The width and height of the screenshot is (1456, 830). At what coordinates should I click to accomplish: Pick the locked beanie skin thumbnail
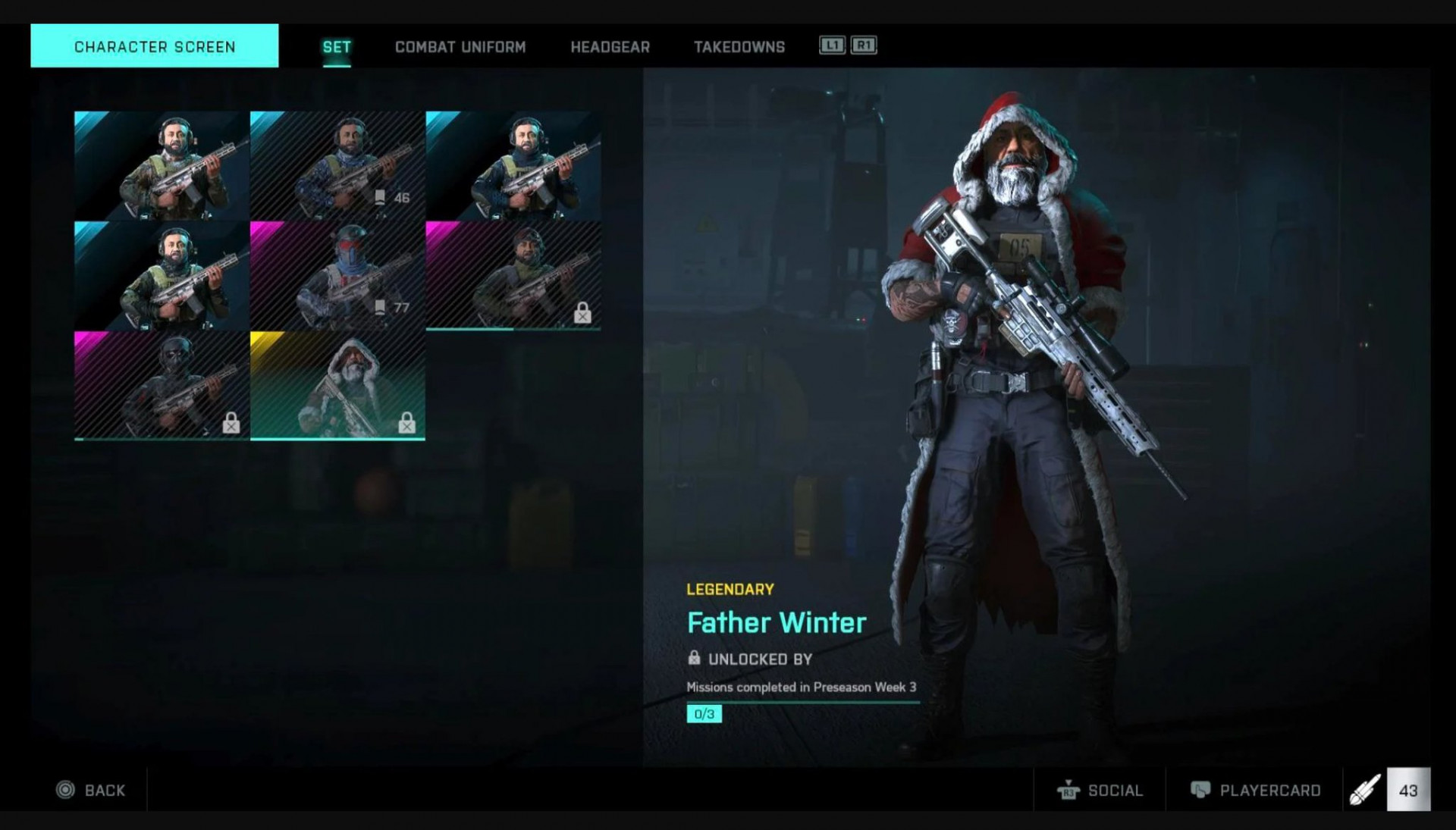click(513, 275)
